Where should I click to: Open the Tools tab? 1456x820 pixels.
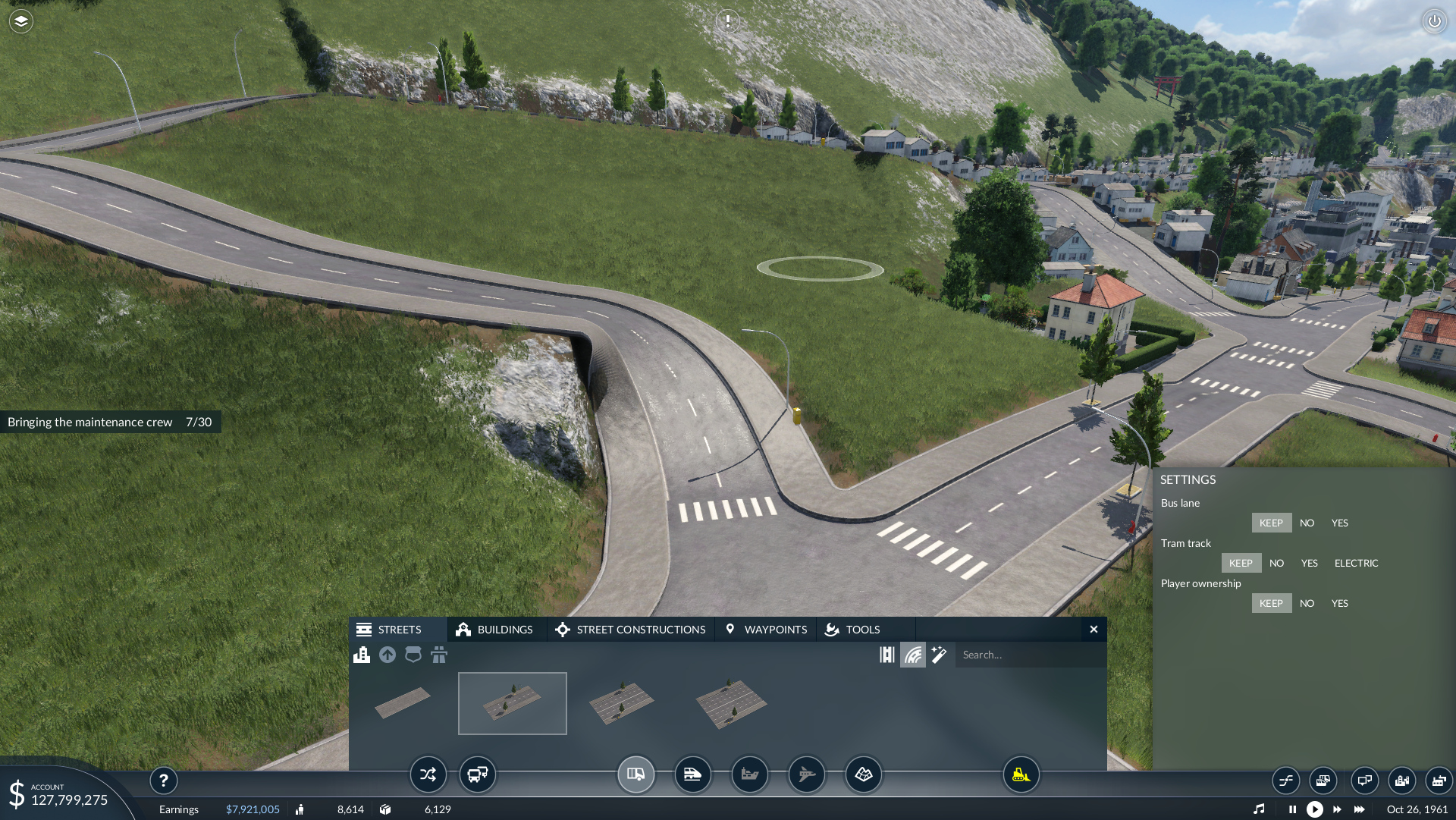853,630
